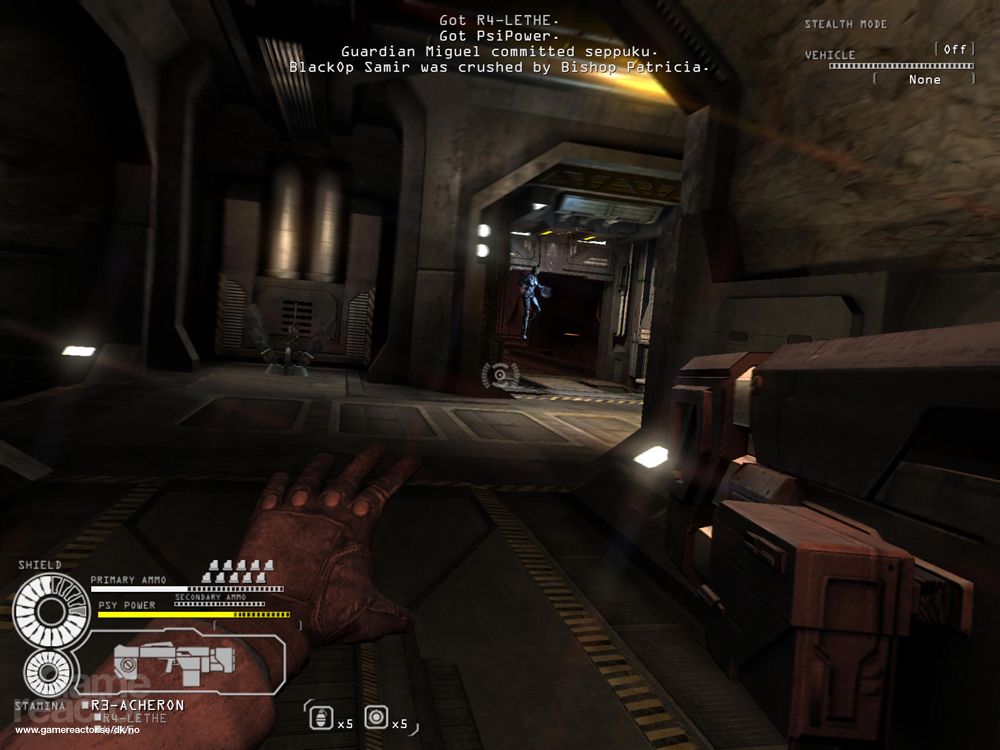This screenshot has width=1000, height=750.
Task: Click the Vehicle None status box
Action: tap(925, 79)
